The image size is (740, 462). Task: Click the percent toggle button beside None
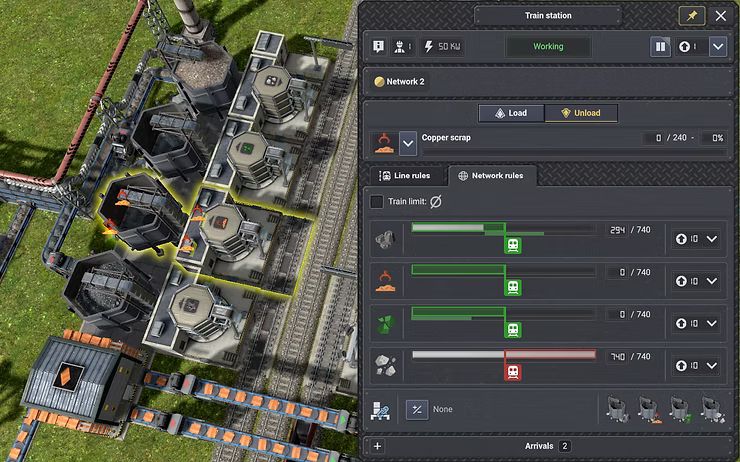click(x=416, y=409)
